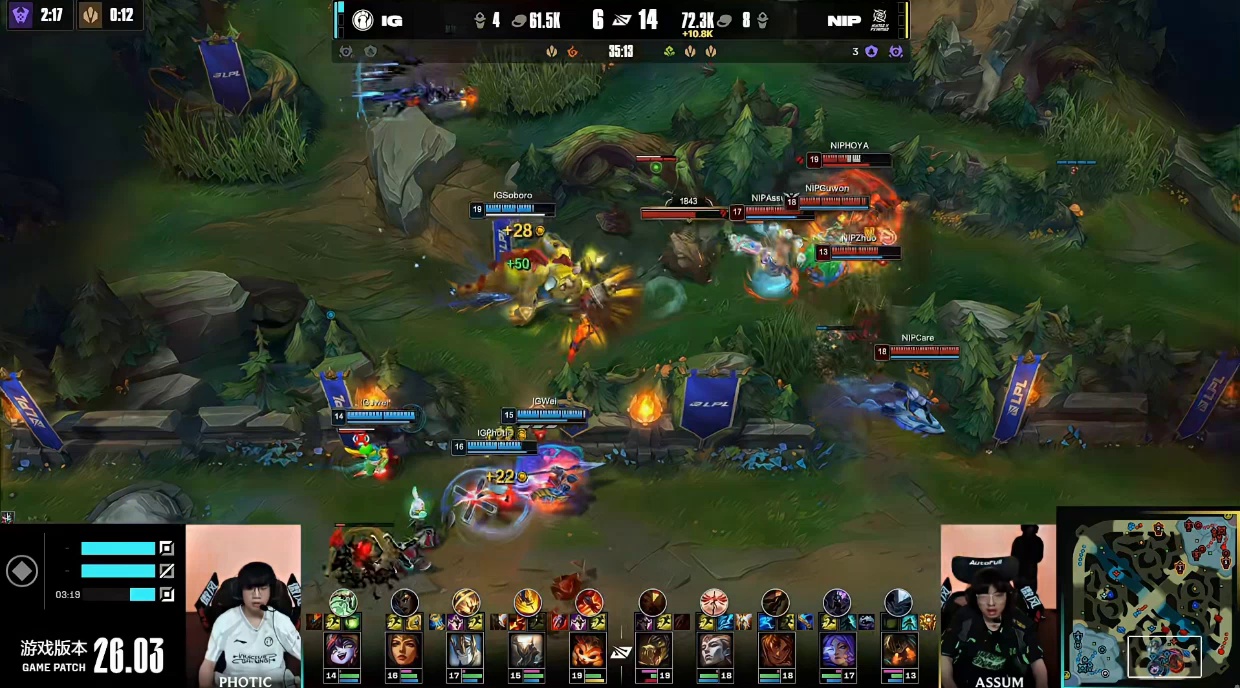Select the level 13 red-team champion portrait
The image size is (1240, 688).
point(898,651)
